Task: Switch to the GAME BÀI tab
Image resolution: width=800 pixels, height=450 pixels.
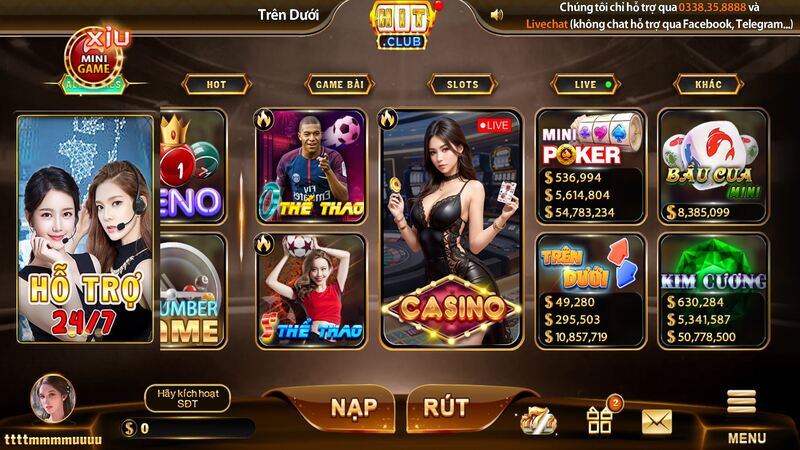Action: (339, 85)
